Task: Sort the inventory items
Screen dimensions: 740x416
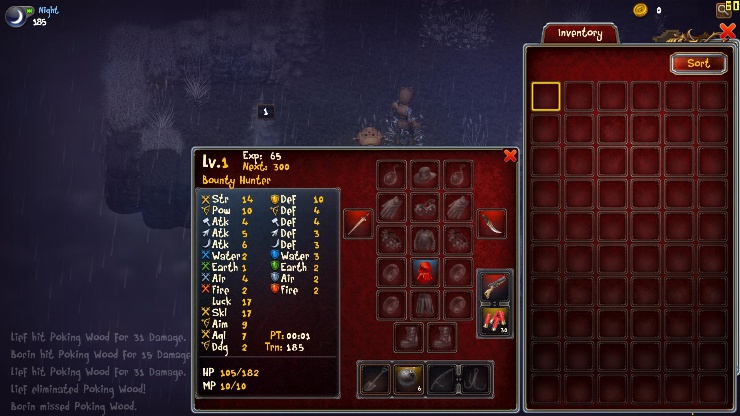Action: click(x=698, y=63)
